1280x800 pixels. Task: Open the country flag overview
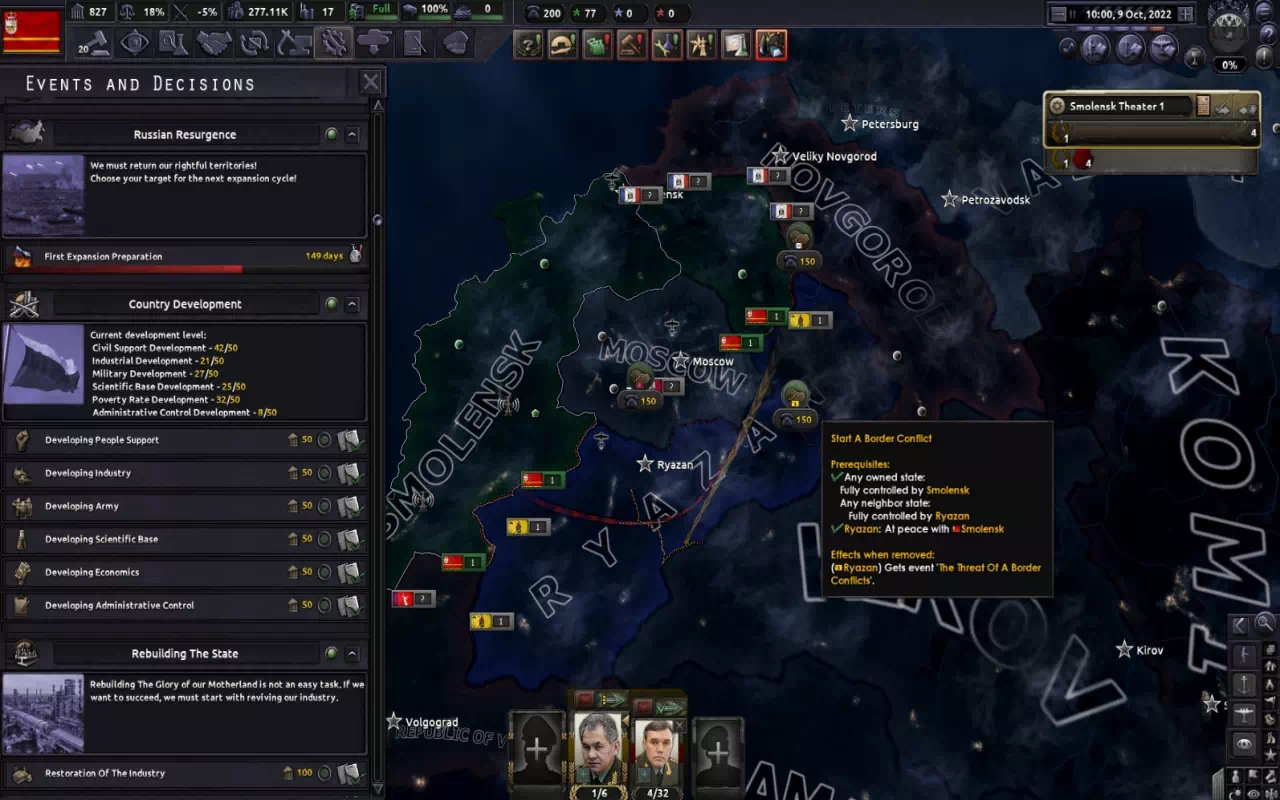[32, 32]
